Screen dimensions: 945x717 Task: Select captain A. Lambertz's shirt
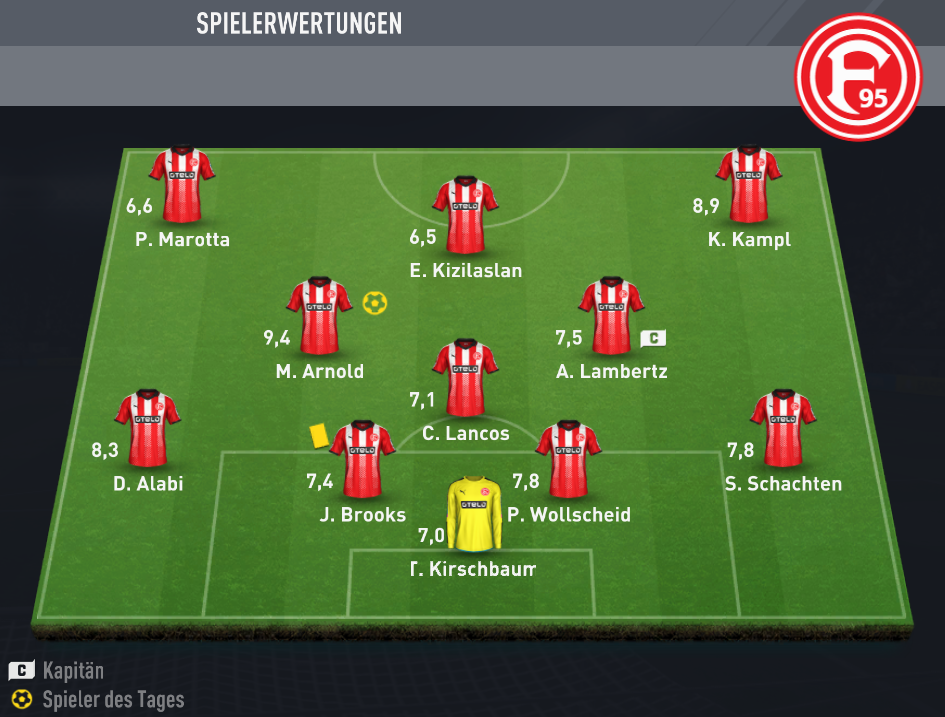tap(610, 316)
